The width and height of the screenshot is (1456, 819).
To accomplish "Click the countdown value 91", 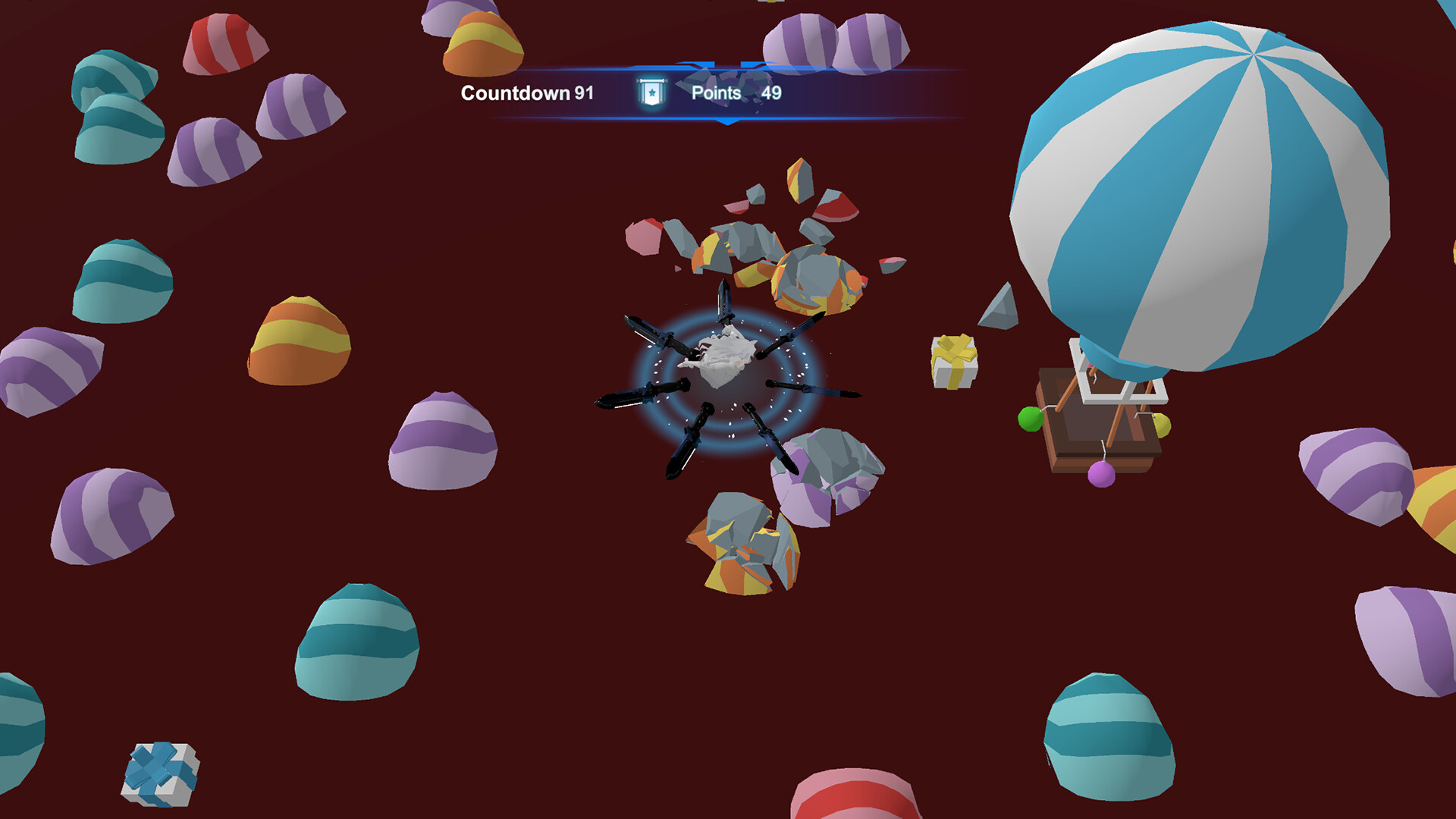I will (582, 93).
